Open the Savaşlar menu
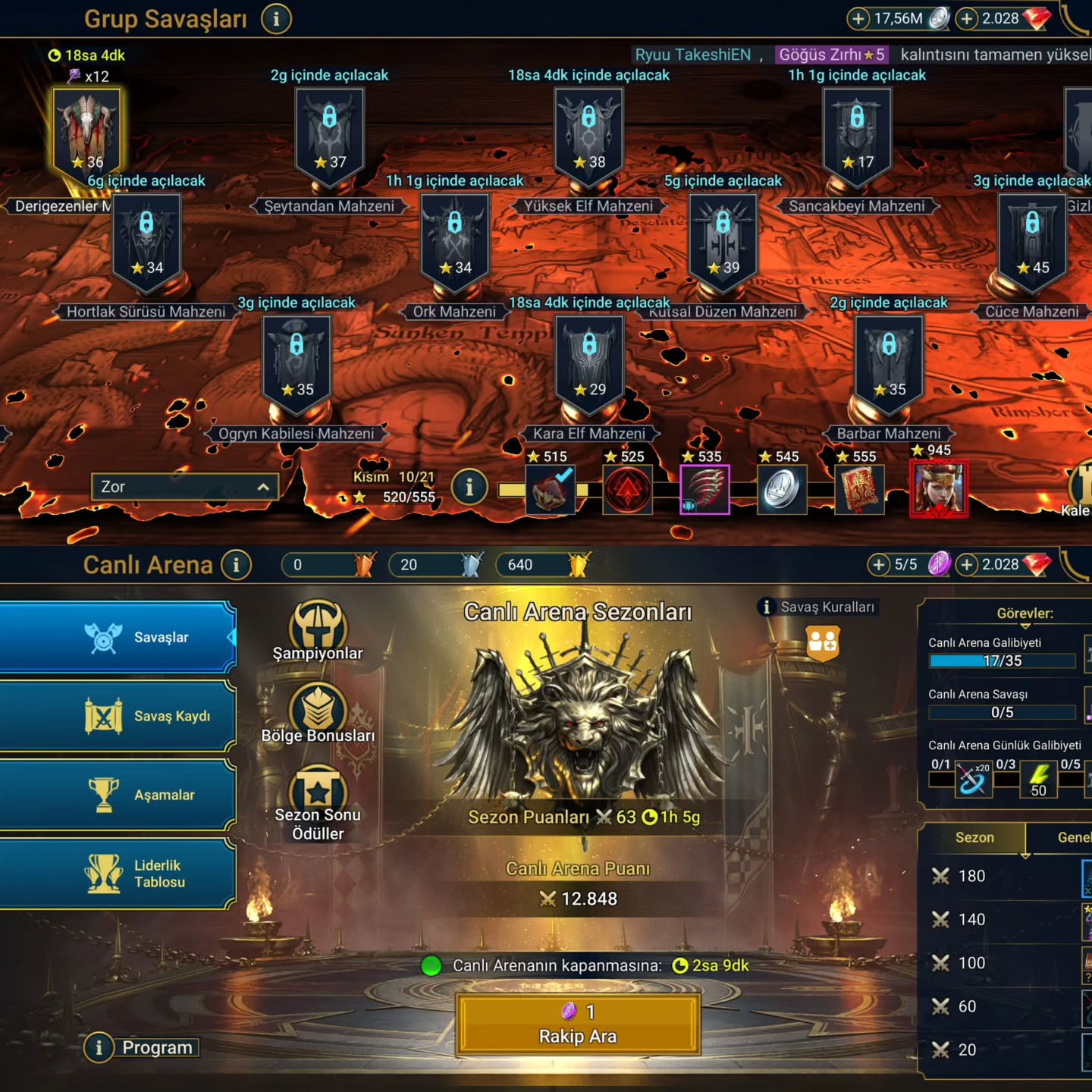The height and width of the screenshot is (1092, 1092). pyautogui.click(x=118, y=638)
